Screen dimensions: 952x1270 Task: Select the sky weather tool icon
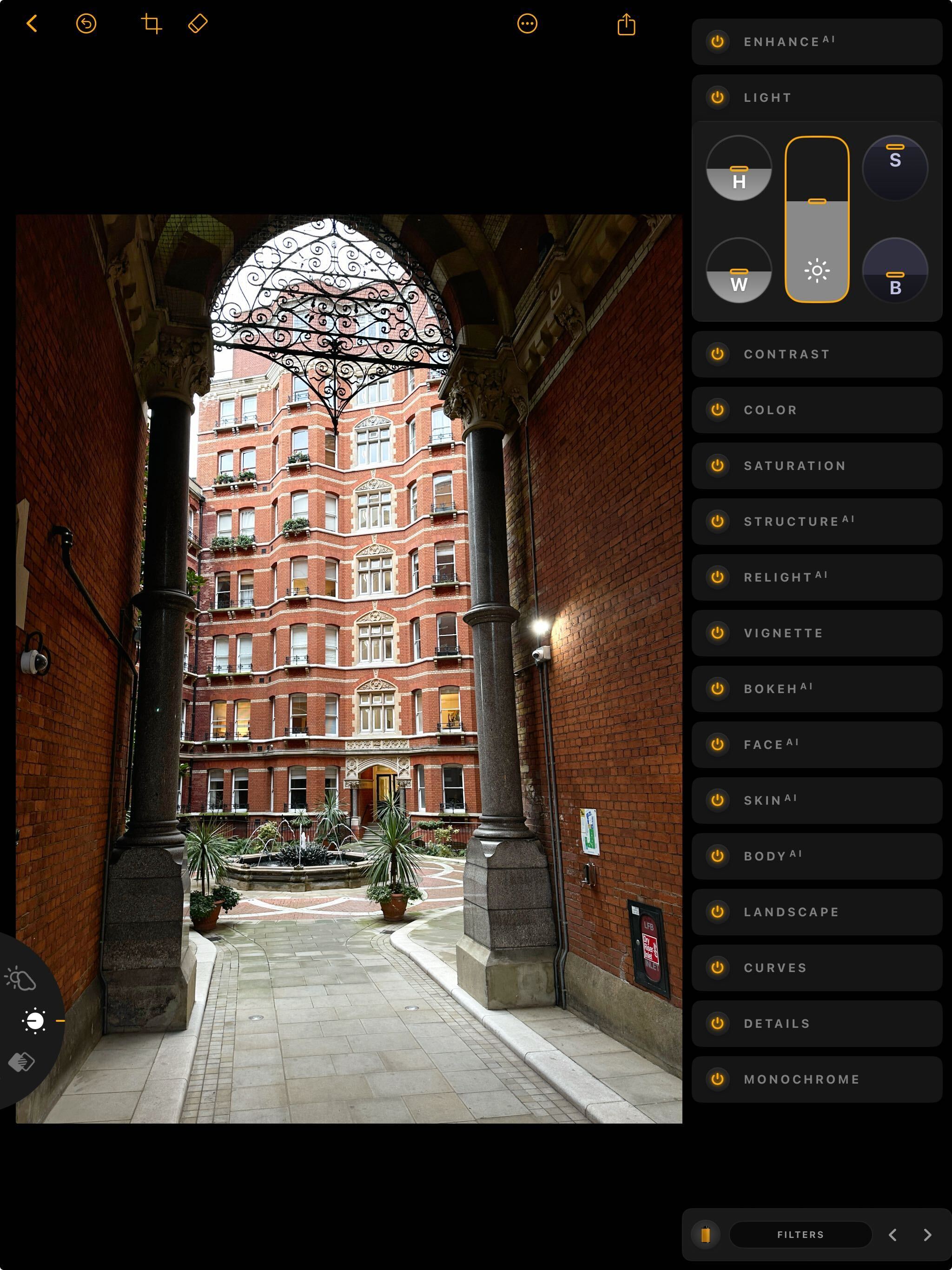point(20,979)
